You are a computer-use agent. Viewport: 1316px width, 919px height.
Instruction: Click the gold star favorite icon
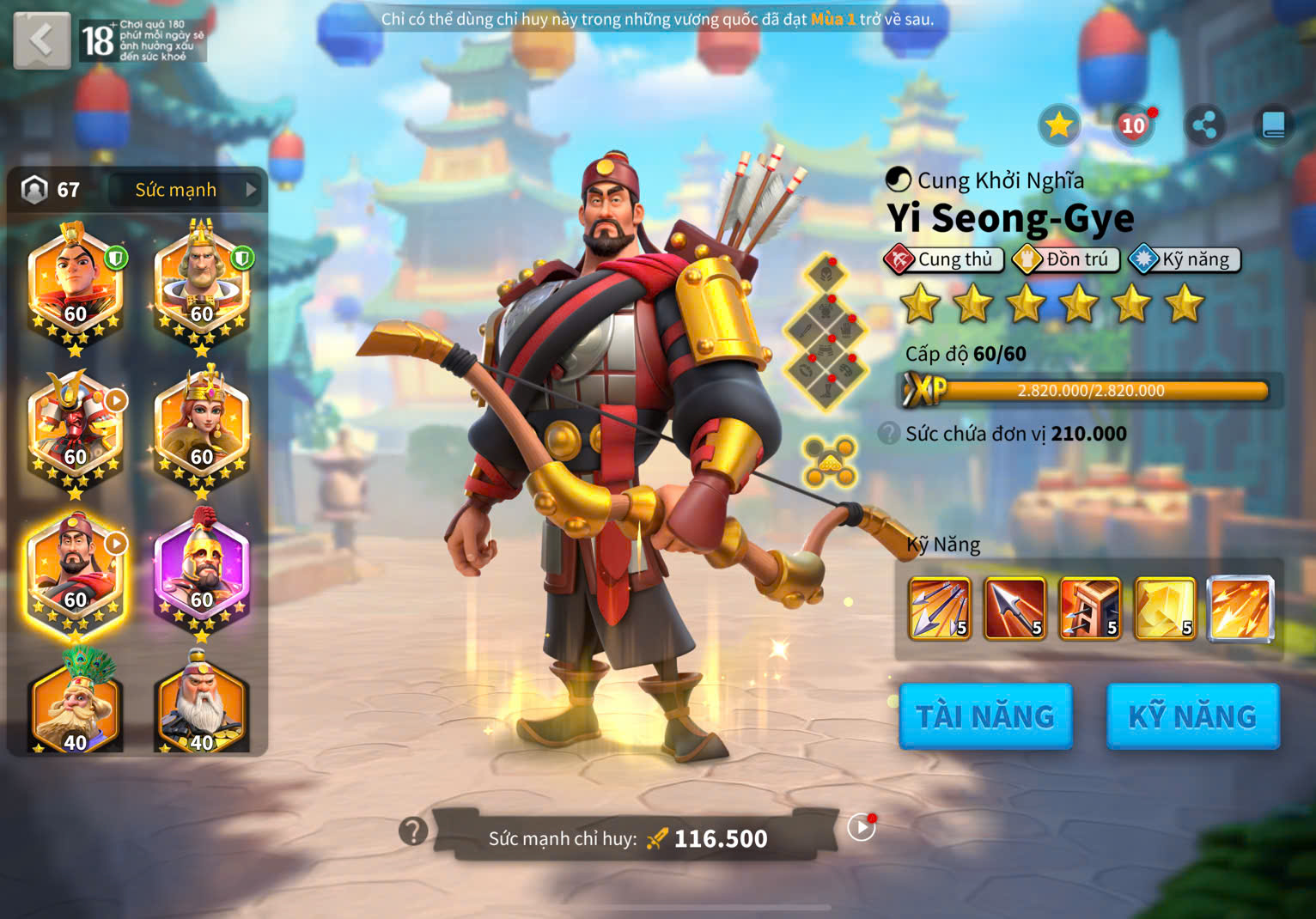(x=1058, y=126)
